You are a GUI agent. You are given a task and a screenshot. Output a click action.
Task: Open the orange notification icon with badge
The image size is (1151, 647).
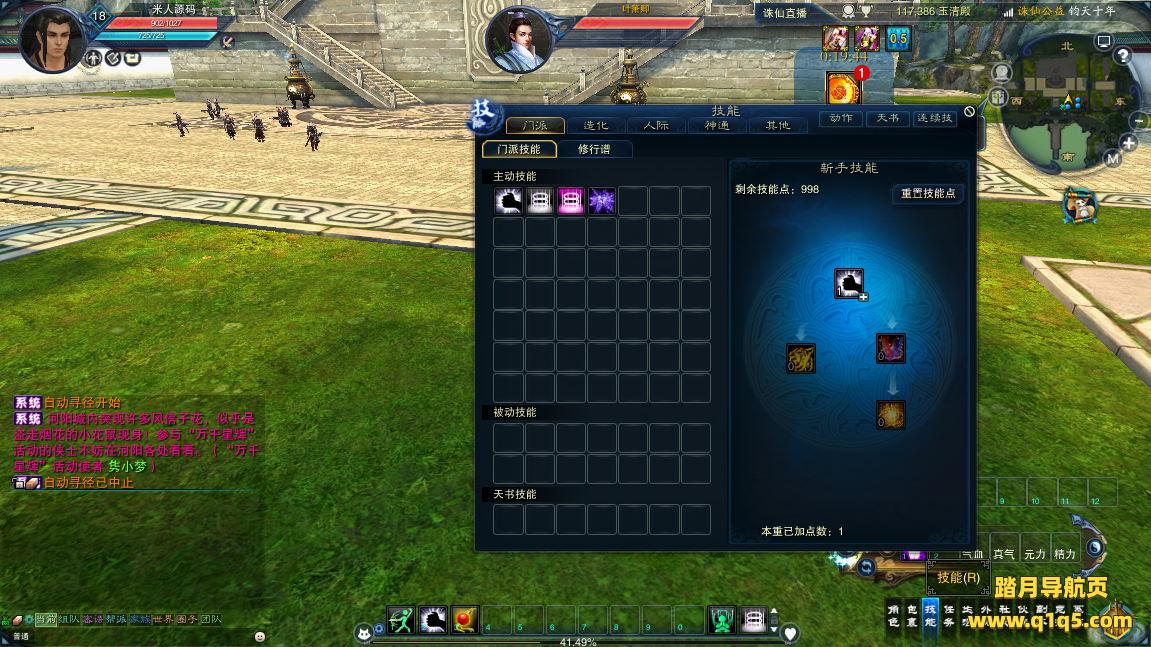(x=844, y=87)
